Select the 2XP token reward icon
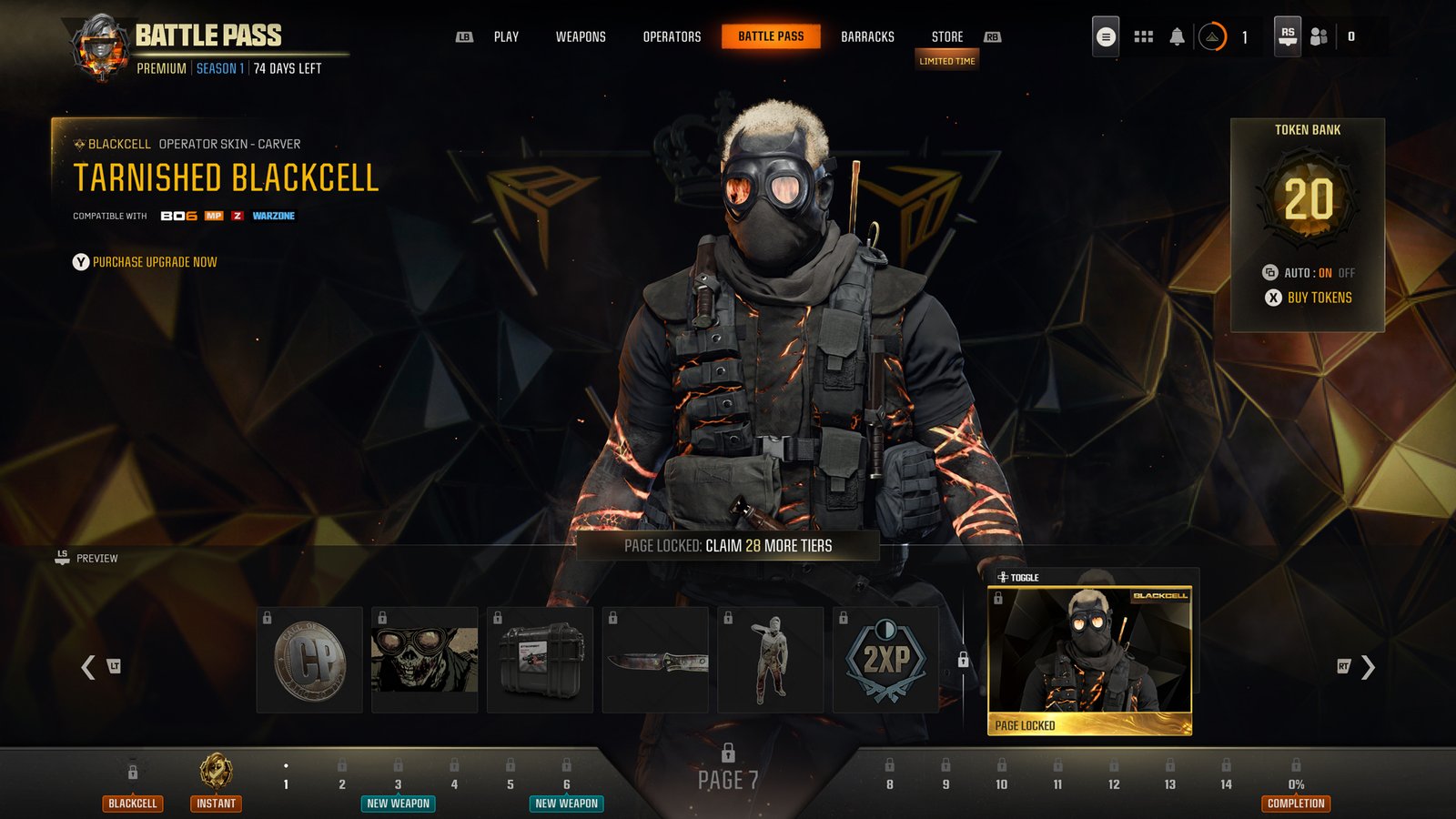Image resolution: width=1456 pixels, height=819 pixels. click(886, 662)
